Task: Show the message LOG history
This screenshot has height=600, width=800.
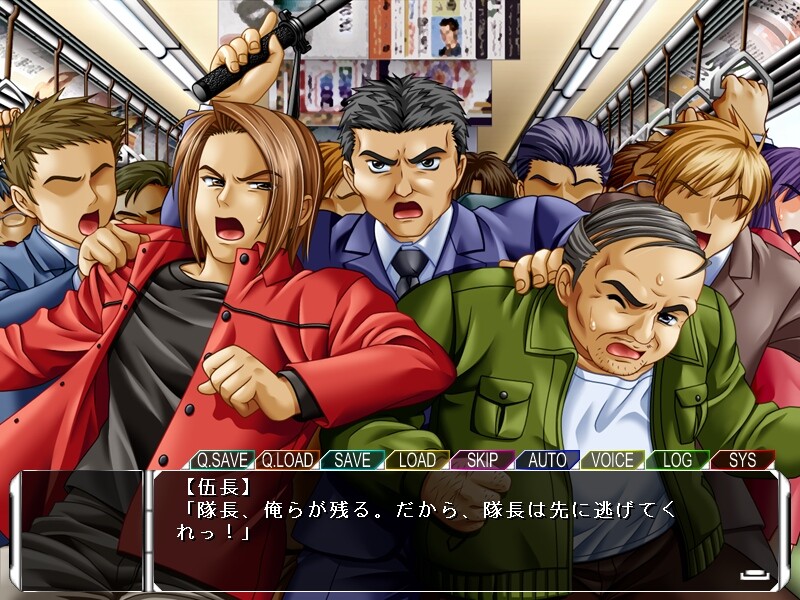Action: [x=677, y=460]
